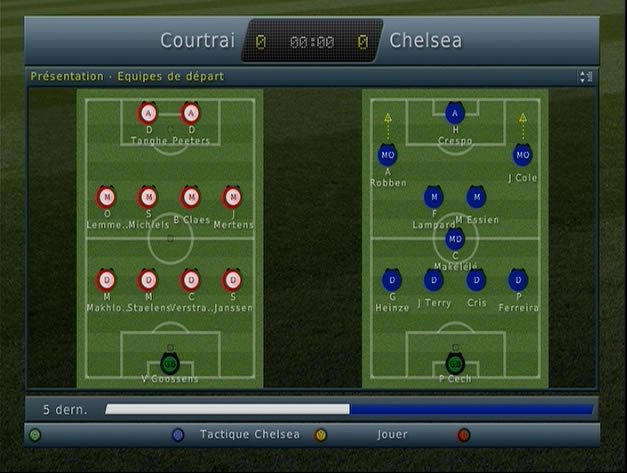This screenshot has width=627, height=473.
Task: Select Courtrai midfielder B Claes
Action: point(190,197)
